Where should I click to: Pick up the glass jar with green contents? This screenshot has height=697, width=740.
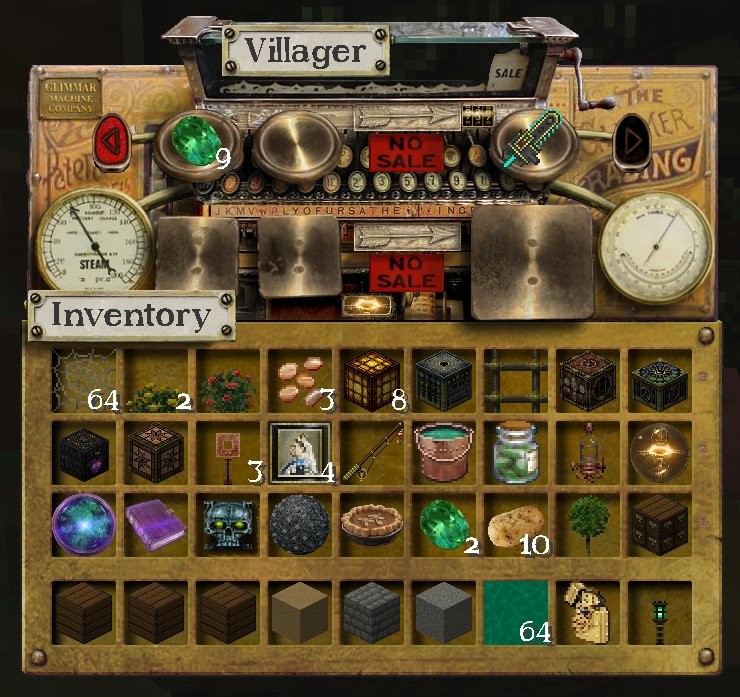tap(517, 452)
